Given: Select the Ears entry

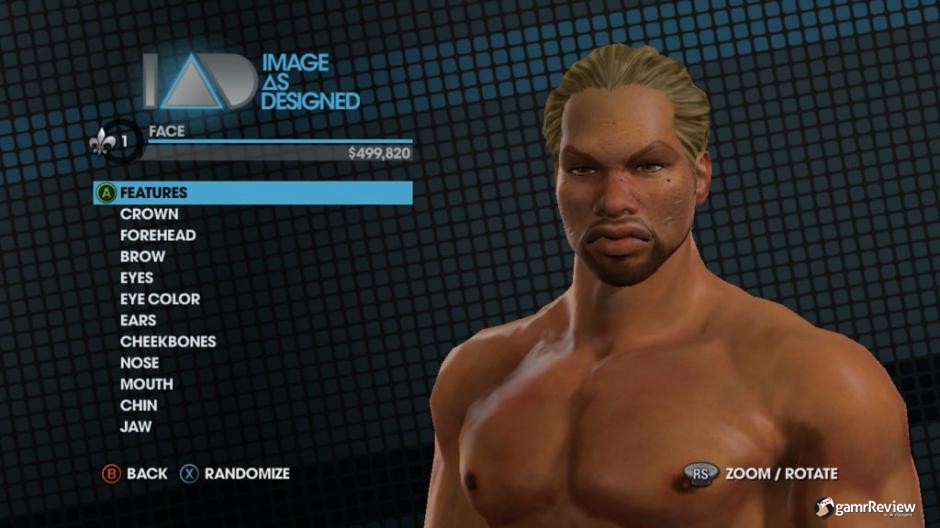Looking at the screenshot, I should pos(138,321).
